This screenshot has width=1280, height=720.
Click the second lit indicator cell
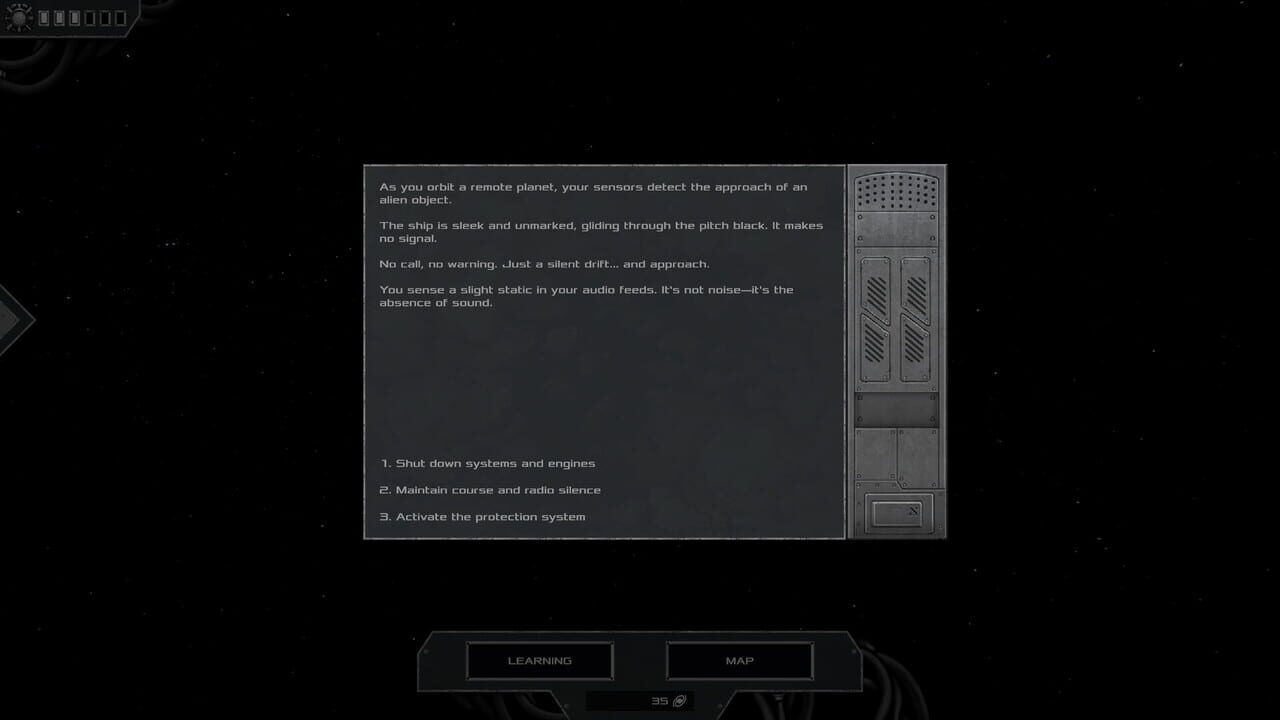[60, 17]
